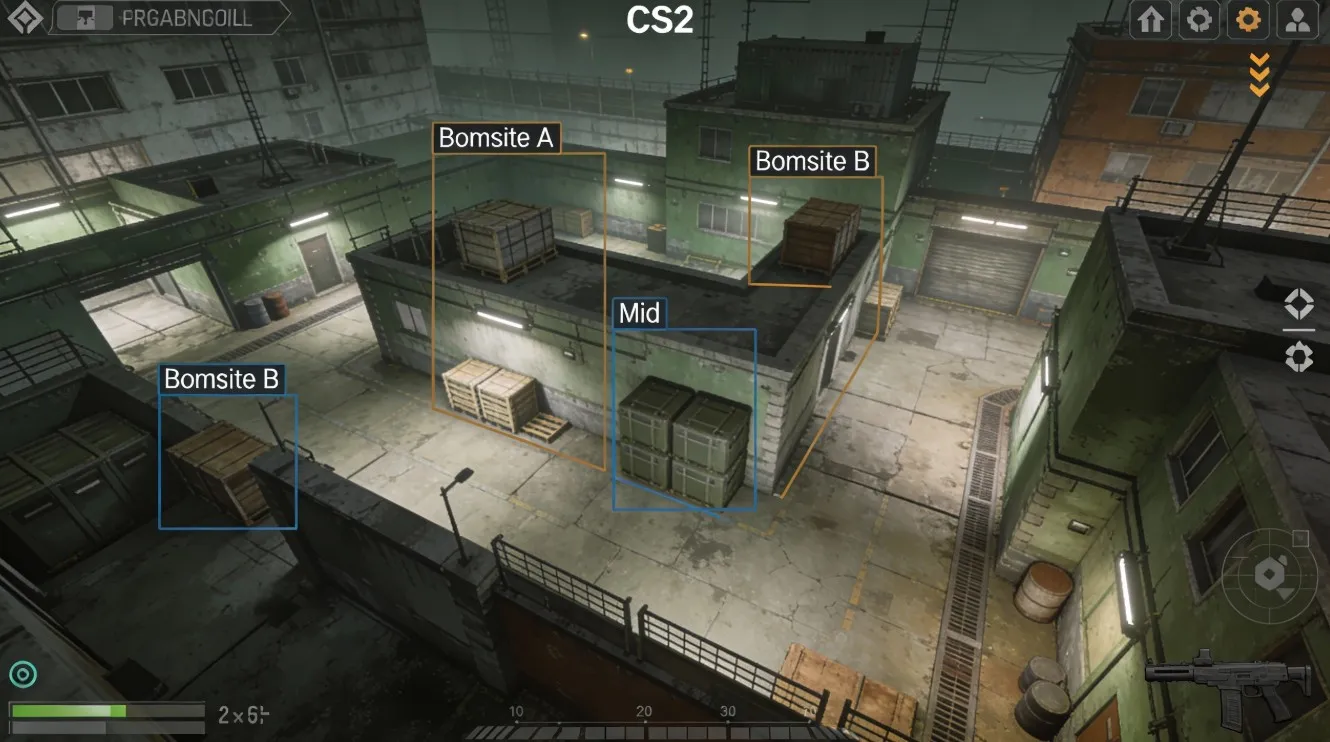Viewport: 1330px width, 742px height.
Task: Select the Home icon in the top bar
Action: (x=1148, y=19)
